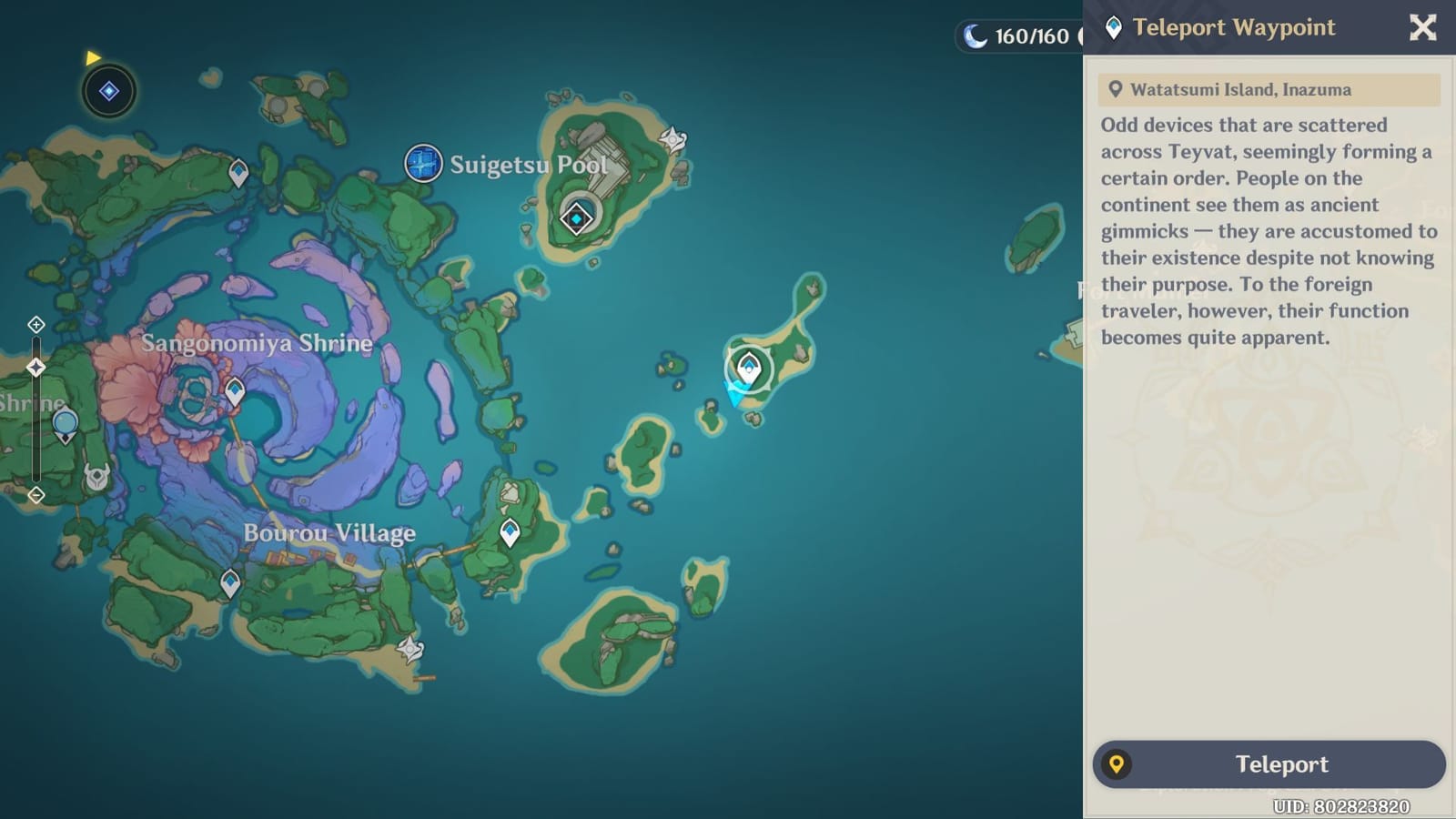Select the teleport waypoint below Bourou Village
This screenshot has width=1456, height=819.
point(229,581)
